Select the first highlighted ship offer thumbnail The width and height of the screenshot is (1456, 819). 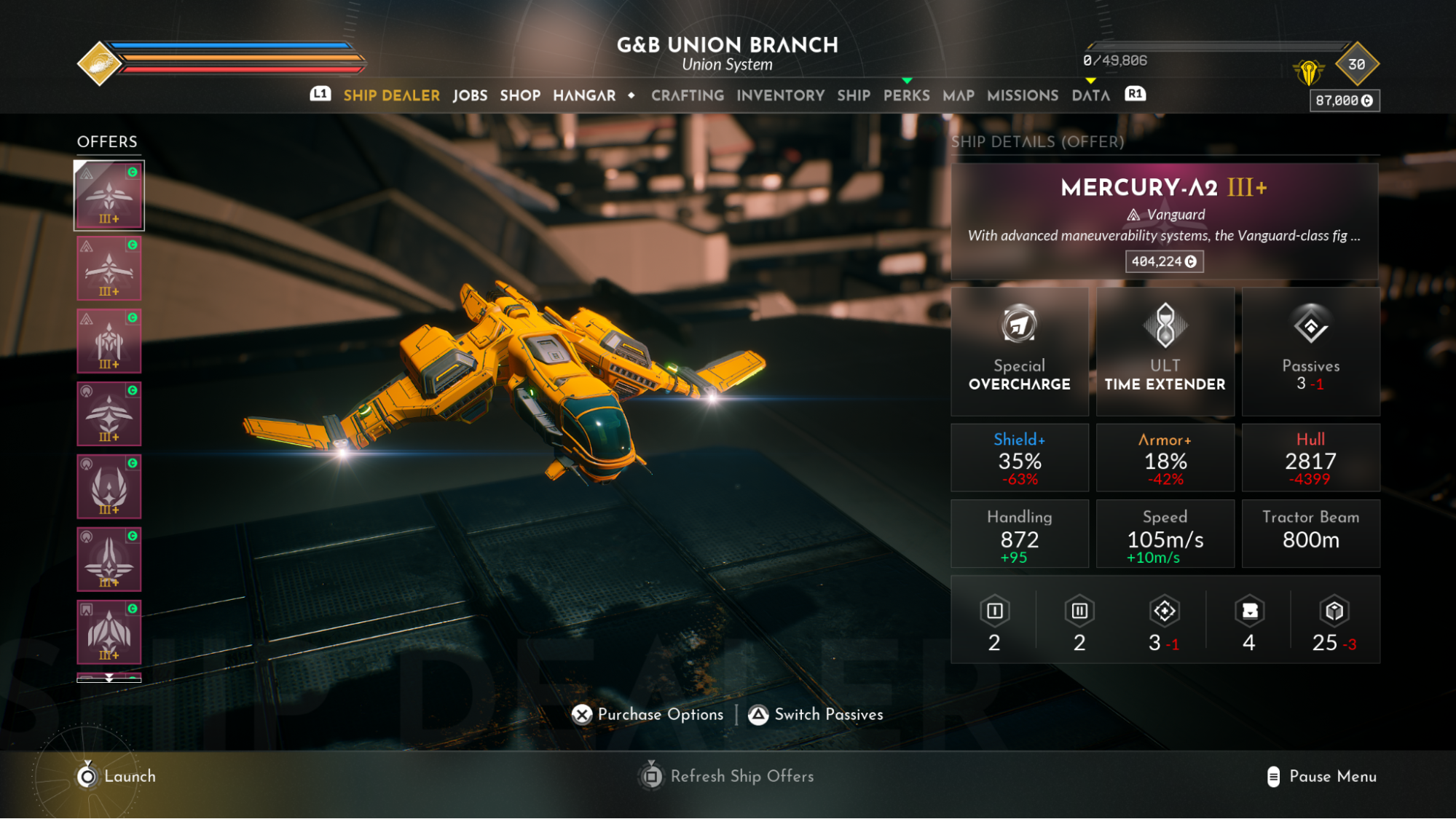click(x=109, y=196)
